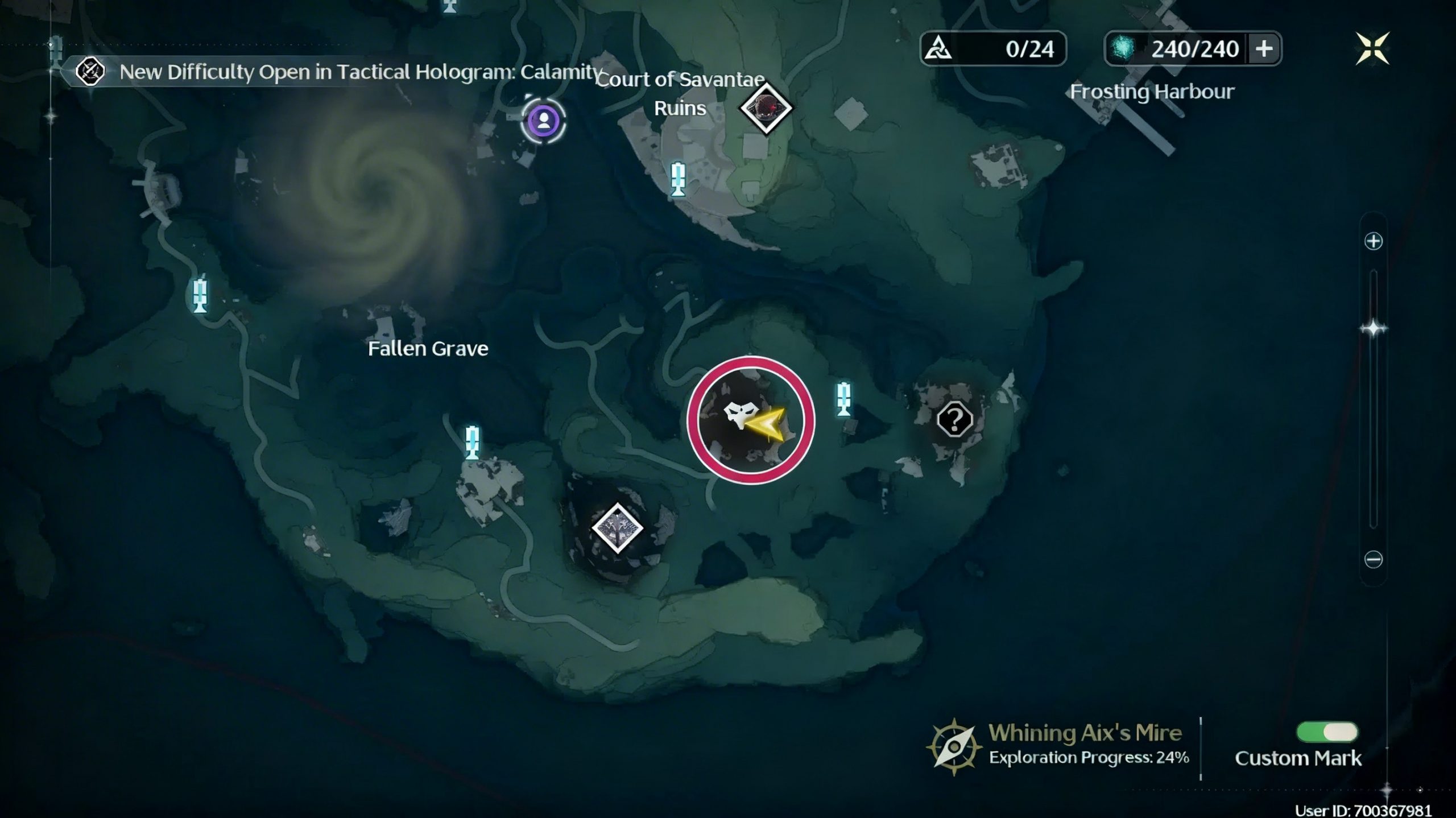Toggle the Custom Mark switch
The image size is (1456, 818).
pos(1326,732)
